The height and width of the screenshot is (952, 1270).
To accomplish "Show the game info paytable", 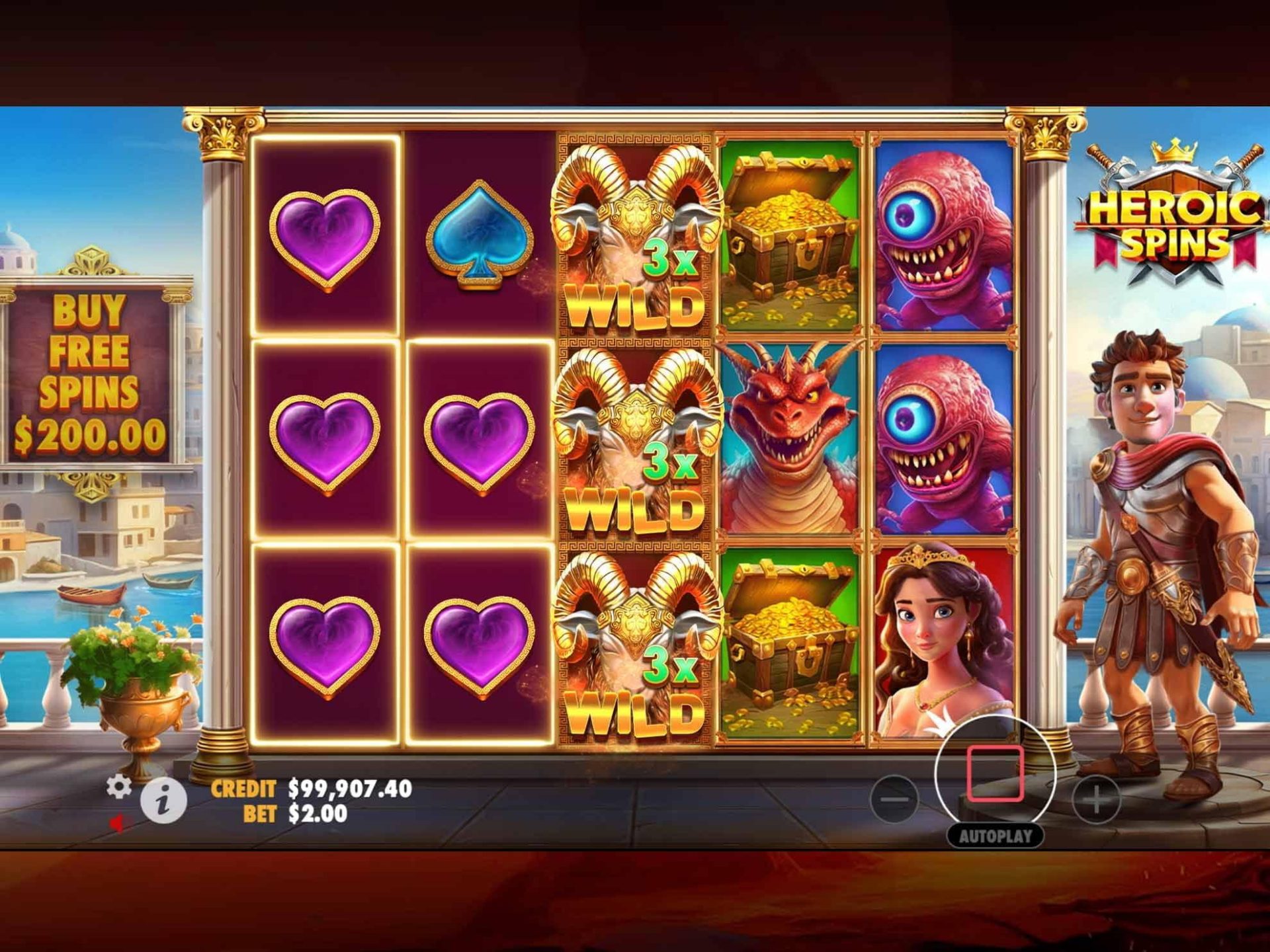I will coord(163,801).
